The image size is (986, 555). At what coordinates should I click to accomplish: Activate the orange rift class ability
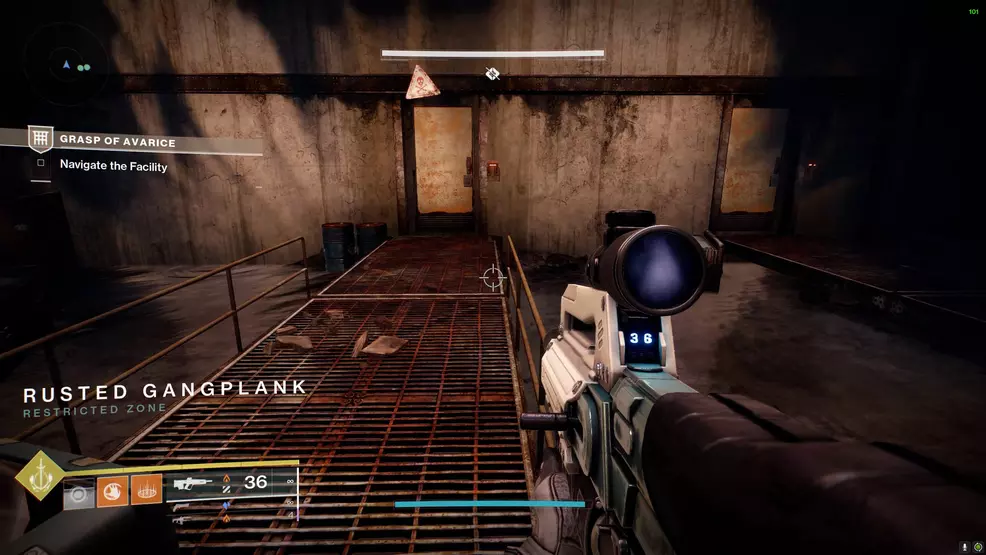coord(146,491)
